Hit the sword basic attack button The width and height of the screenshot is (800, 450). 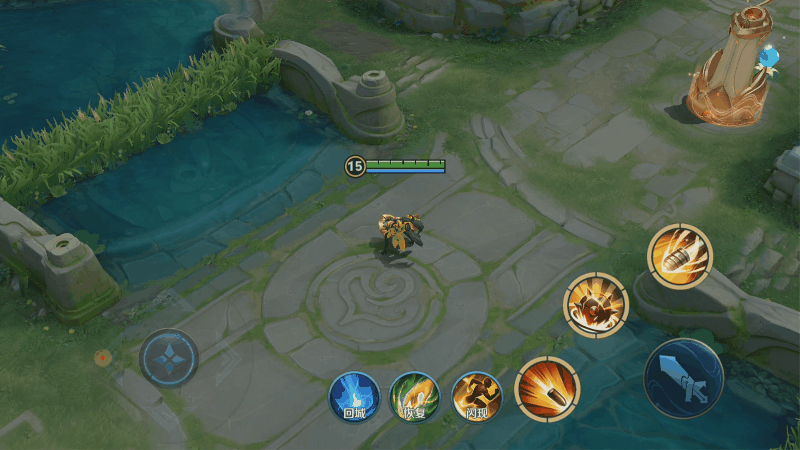point(684,378)
